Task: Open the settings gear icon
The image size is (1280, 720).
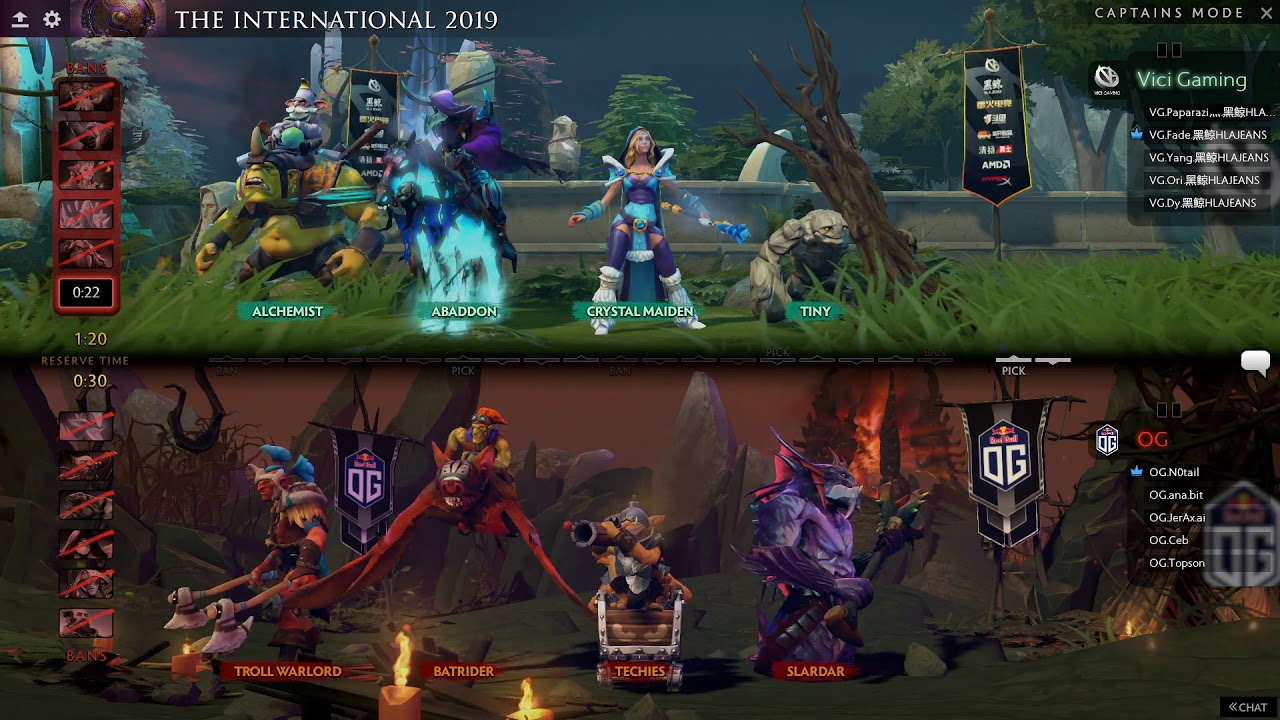Action: 52,19
